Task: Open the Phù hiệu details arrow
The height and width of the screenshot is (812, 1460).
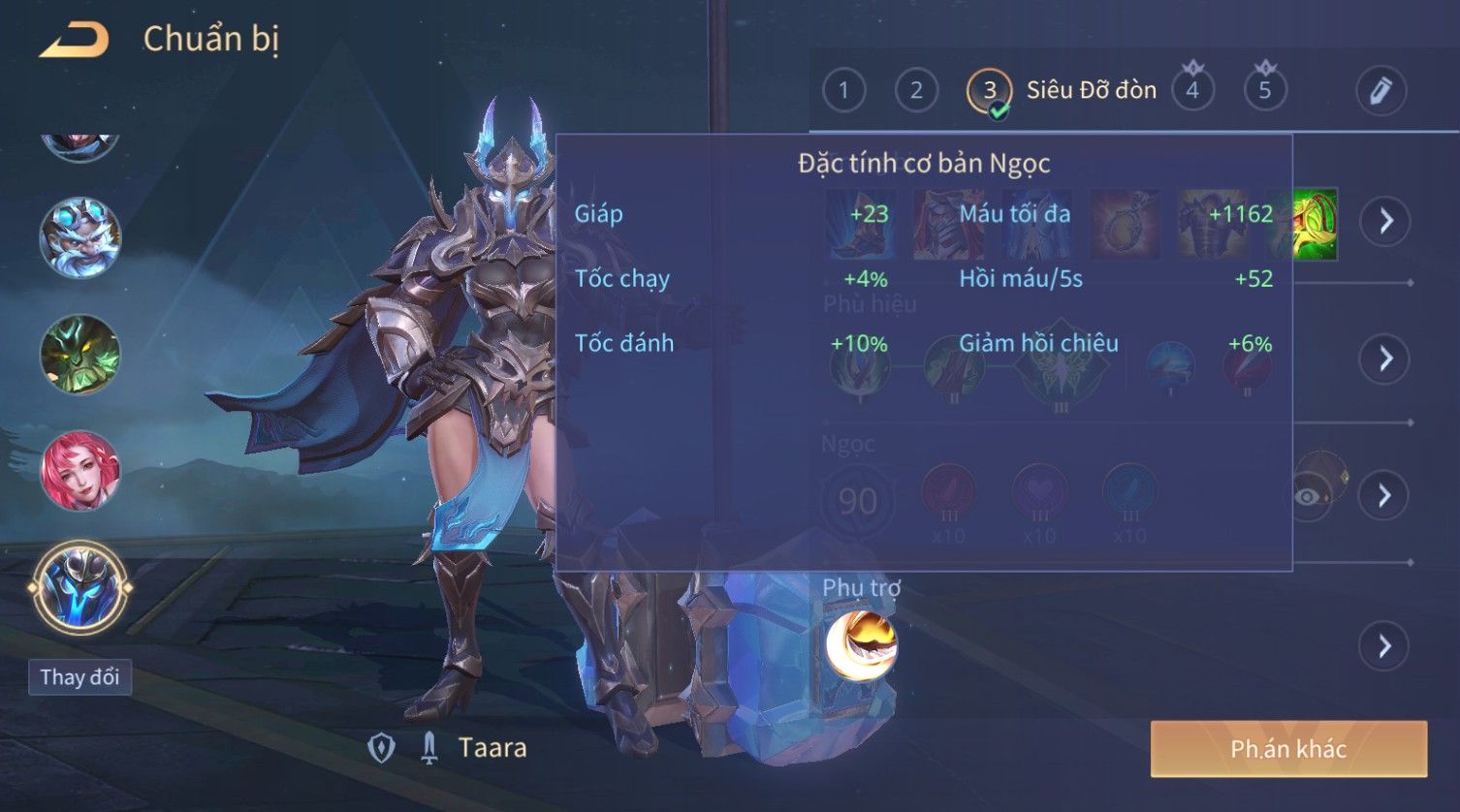Action: 1384,359
